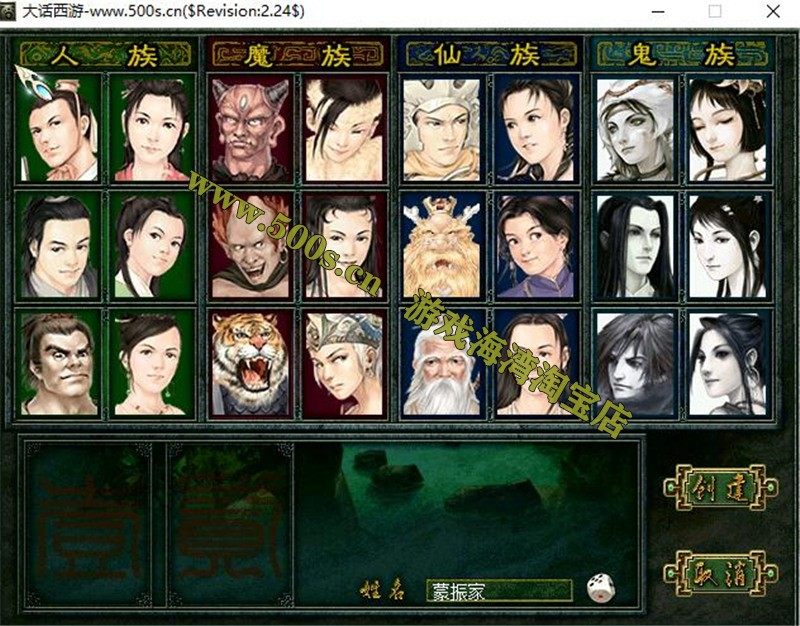Pick the tiger-headed demon character

tap(250, 362)
